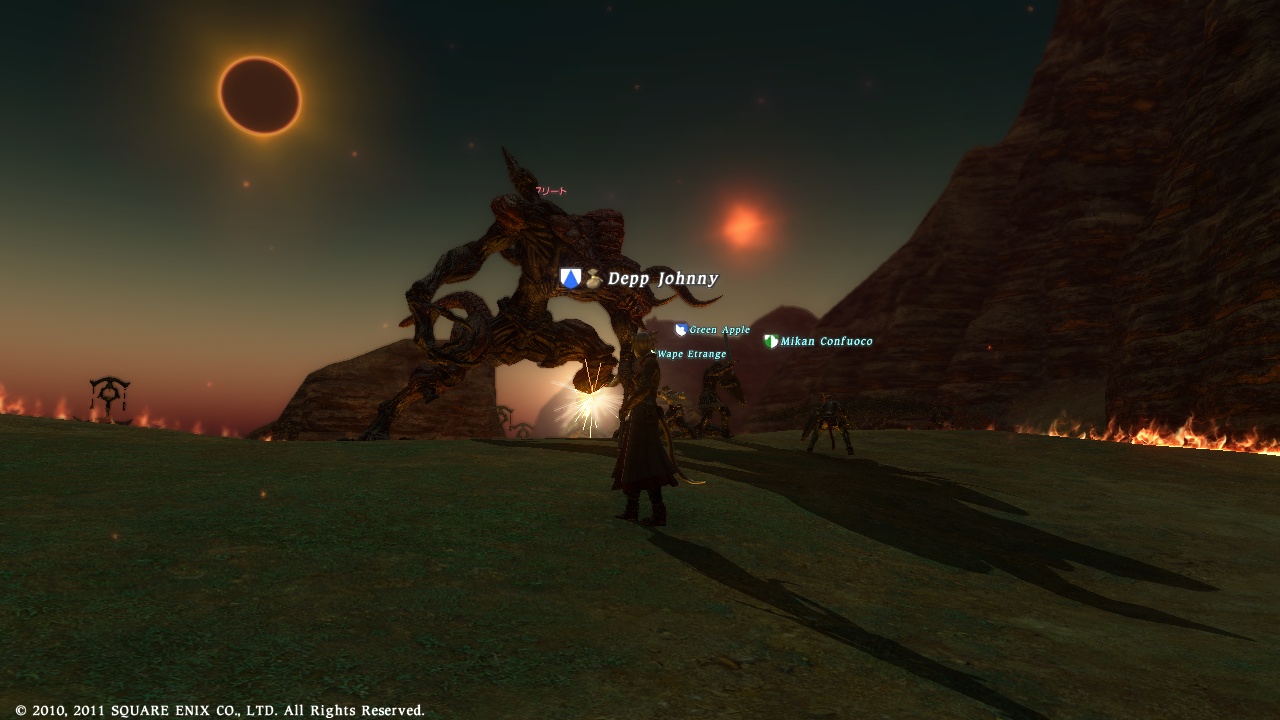Click the Wape Etrange name label
1280x720 pixels.
click(691, 354)
